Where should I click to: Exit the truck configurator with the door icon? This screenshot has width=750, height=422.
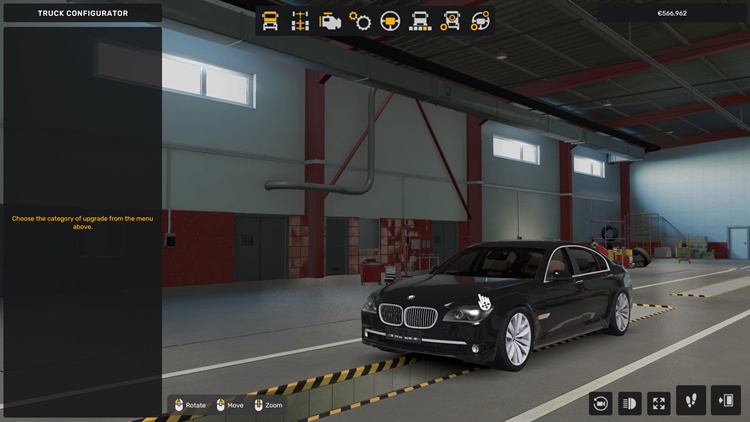(725, 400)
